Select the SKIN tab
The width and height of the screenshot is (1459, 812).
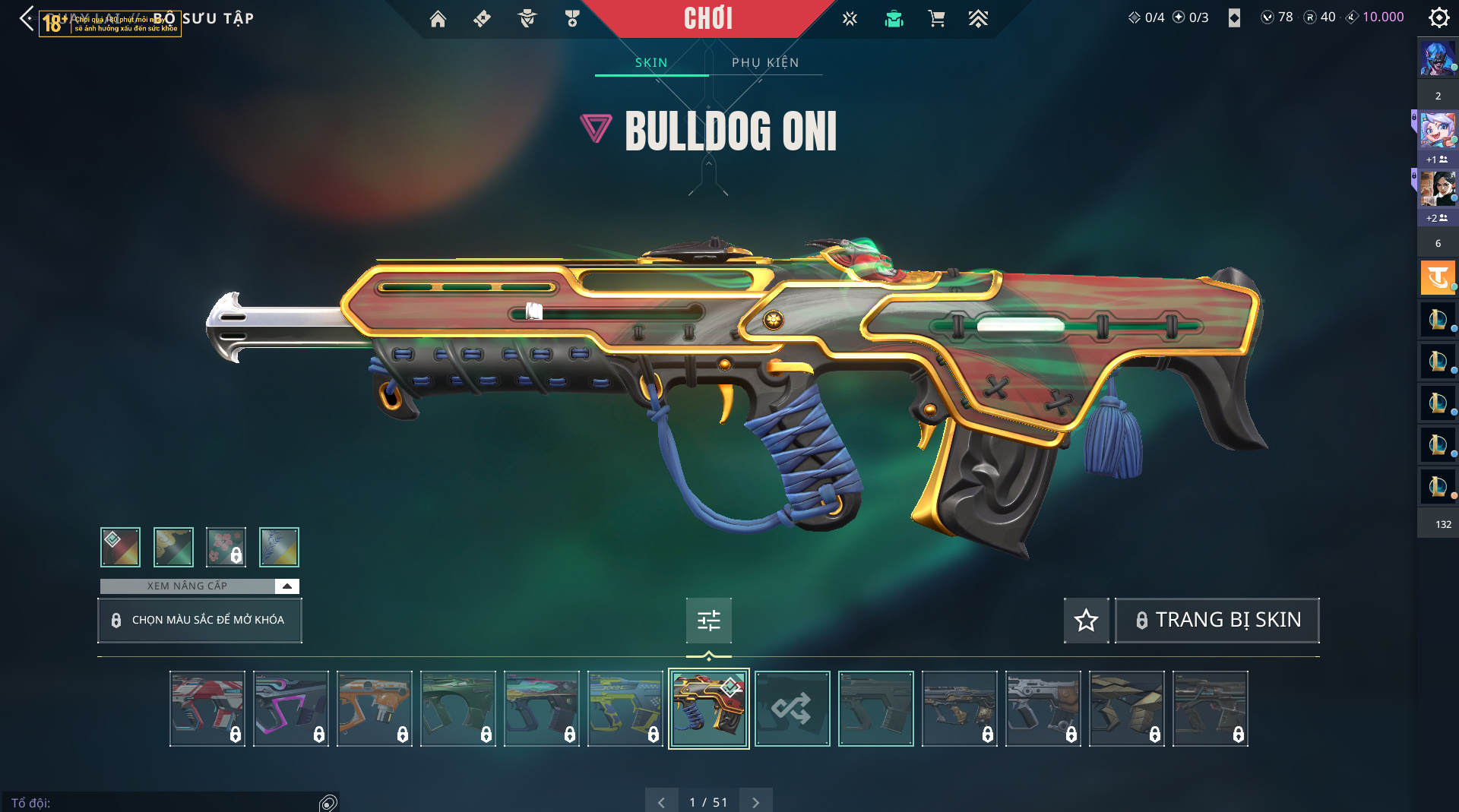[x=651, y=62]
